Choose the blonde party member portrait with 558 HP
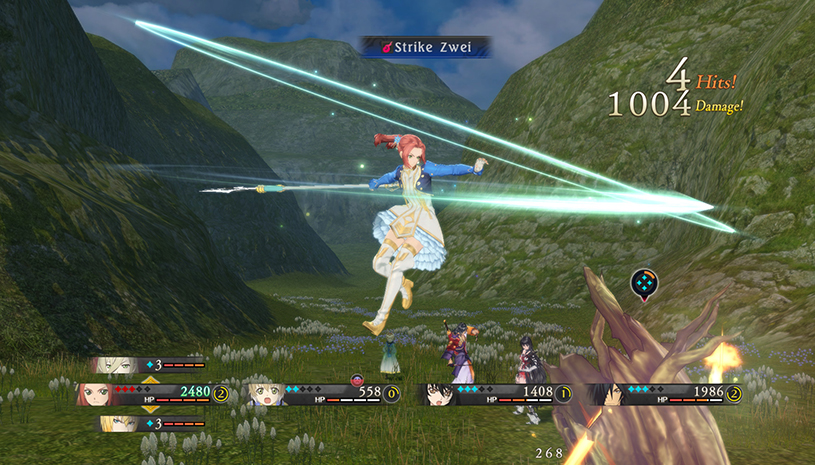The width and height of the screenshot is (815, 465). tap(268, 394)
